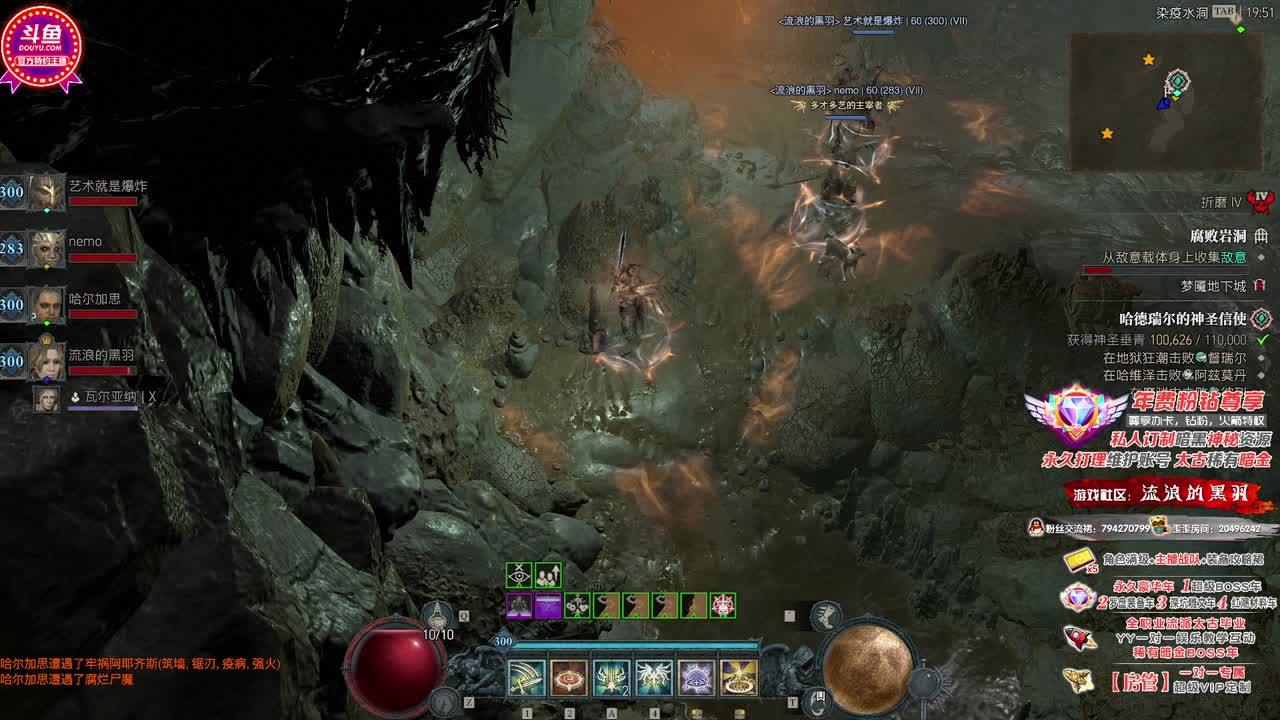Open the 腐败岩洞 dungeon objective
This screenshot has height=720, width=1280.
[x=1218, y=236]
